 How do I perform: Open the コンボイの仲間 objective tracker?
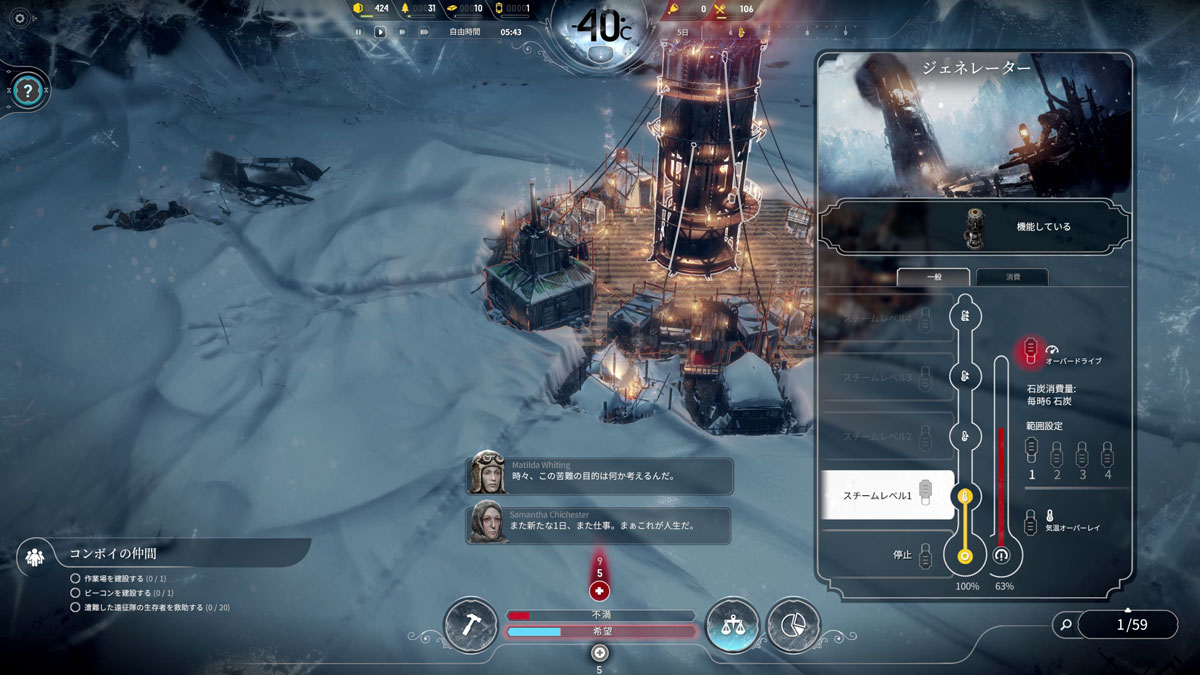(x=112, y=552)
